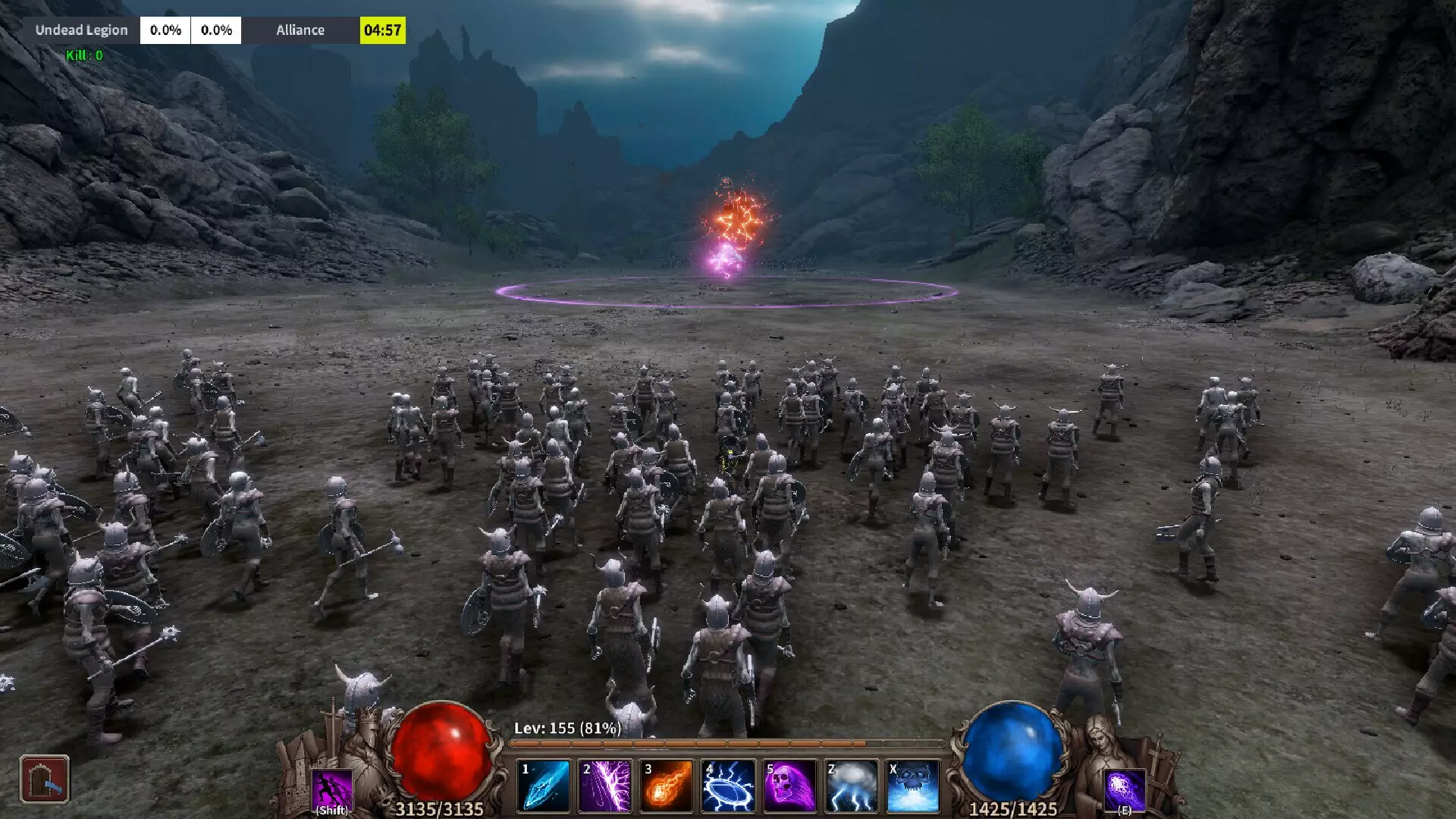Cast the purple lightning skill in slot 2

(x=604, y=786)
